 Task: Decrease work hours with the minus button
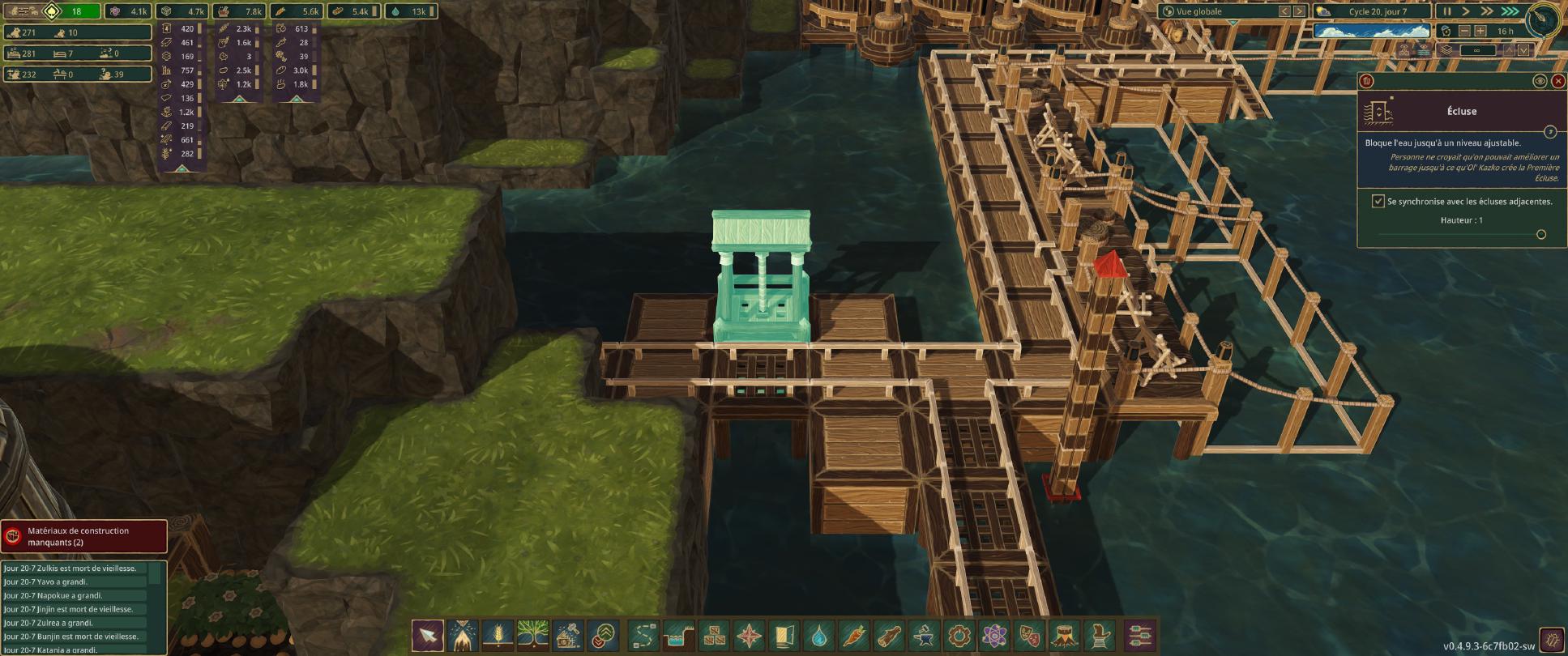tap(1464, 31)
